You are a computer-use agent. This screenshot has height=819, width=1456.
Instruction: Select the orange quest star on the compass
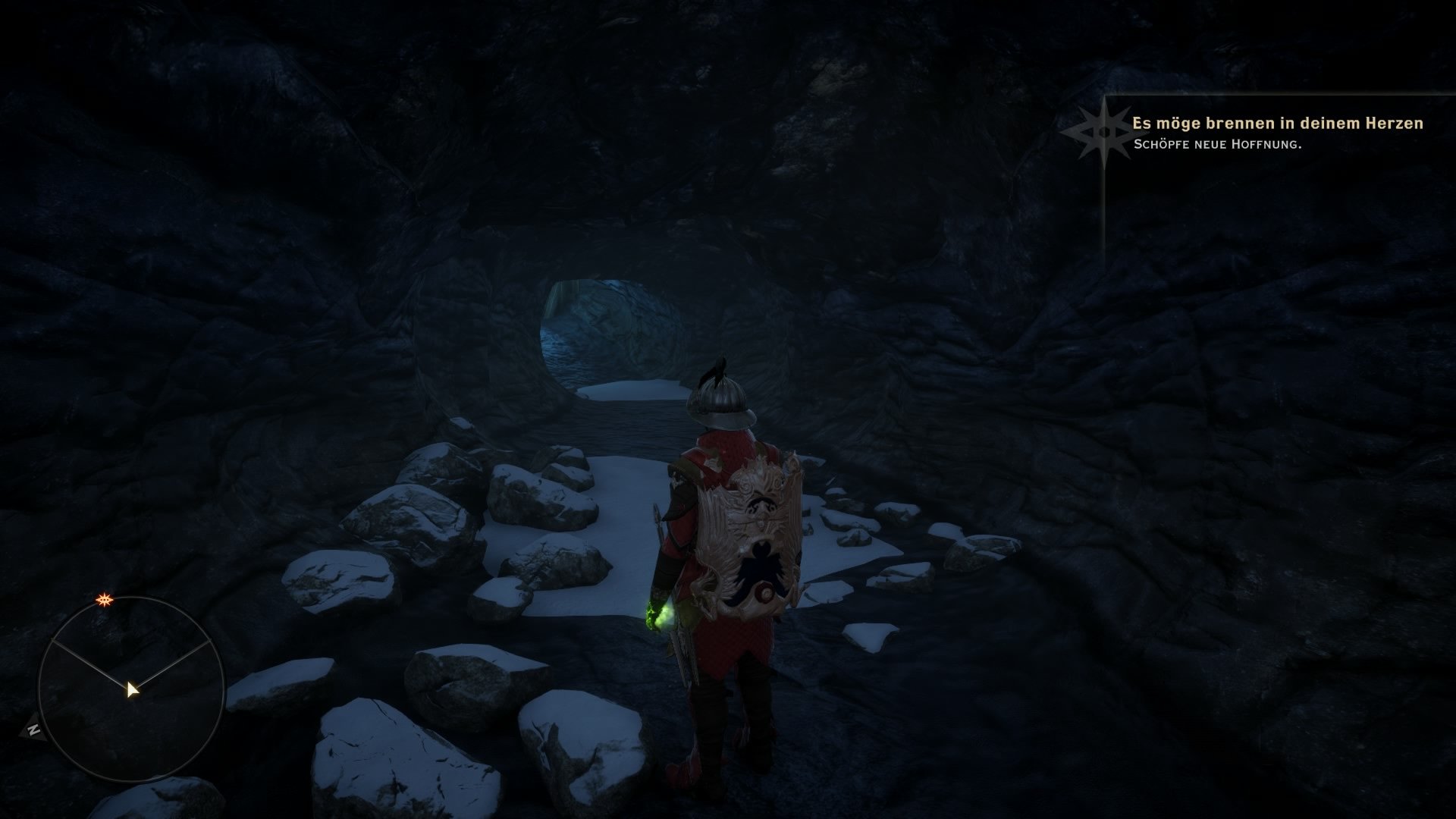103,601
